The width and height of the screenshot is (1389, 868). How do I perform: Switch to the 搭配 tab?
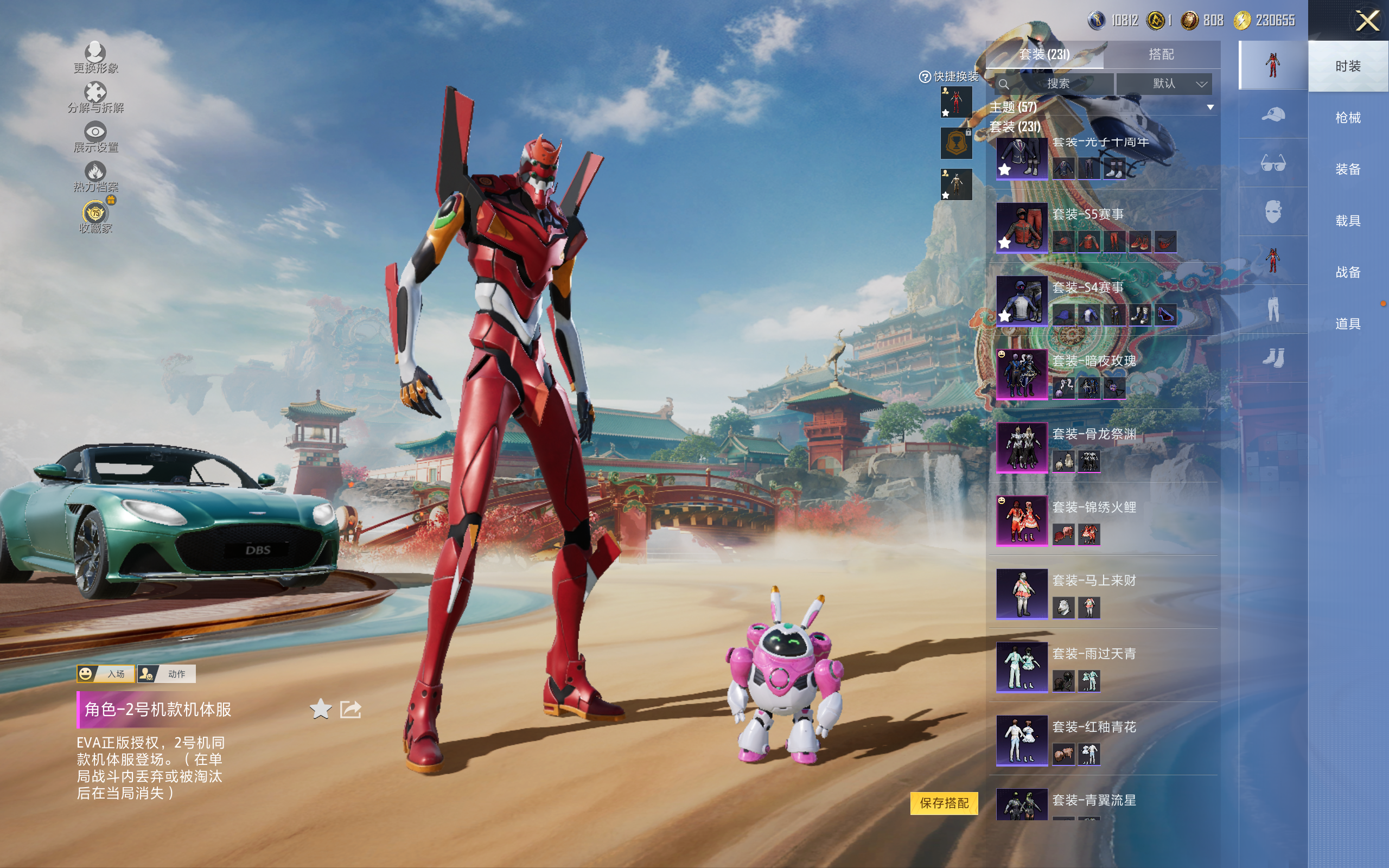[1161, 55]
